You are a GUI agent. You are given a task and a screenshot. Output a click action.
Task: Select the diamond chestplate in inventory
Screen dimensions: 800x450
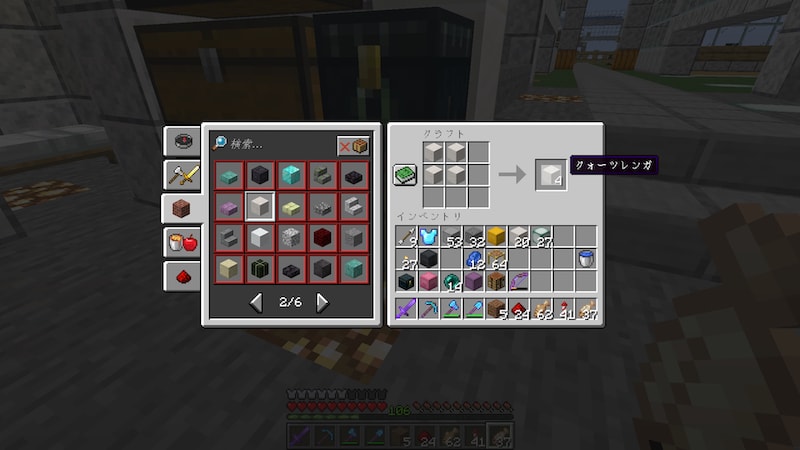pyautogui.click(x=429, y=237)
